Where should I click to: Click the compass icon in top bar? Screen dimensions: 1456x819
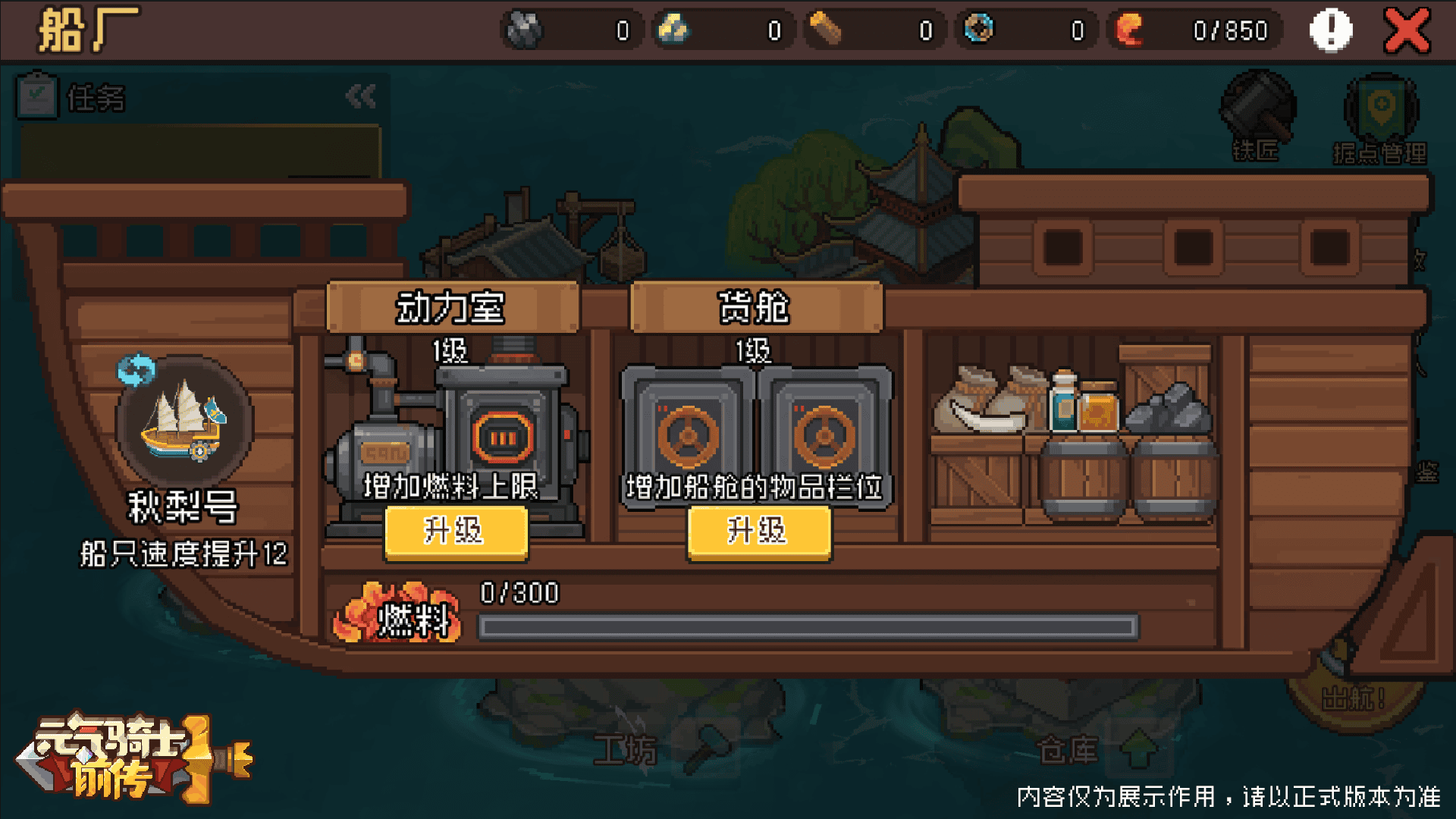[979, 29]
